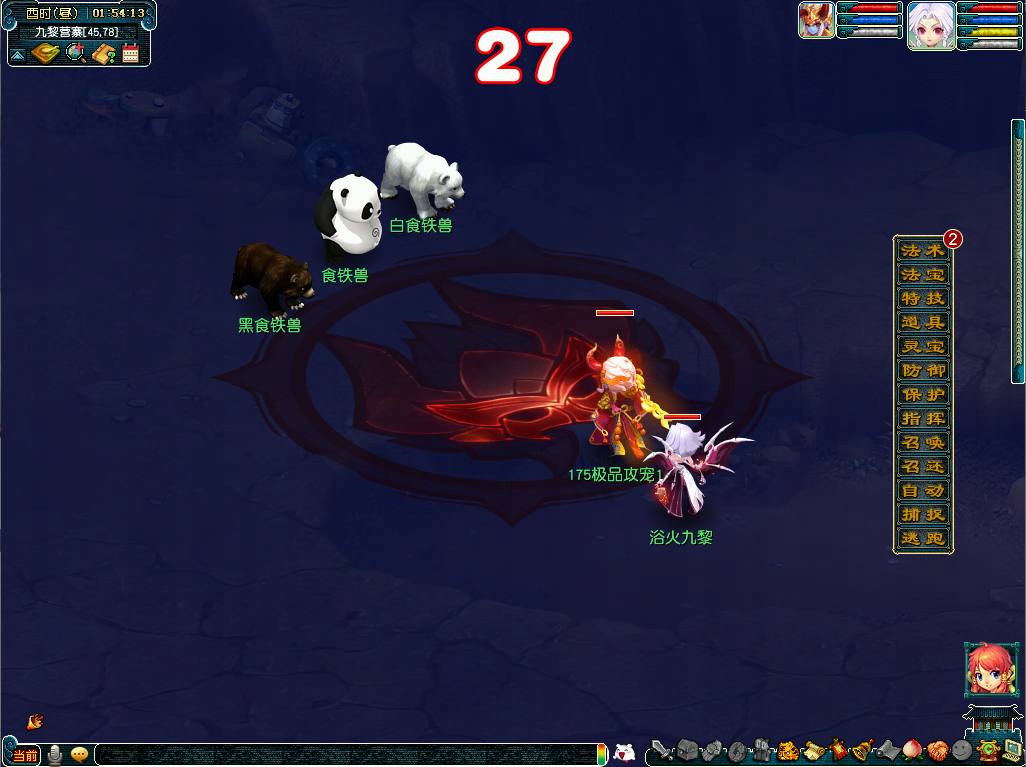Image resolution: width=1026 pixels, height=767 pixels.
Task: Open the 道具 (Item) battle command
Action: (921, 322)
